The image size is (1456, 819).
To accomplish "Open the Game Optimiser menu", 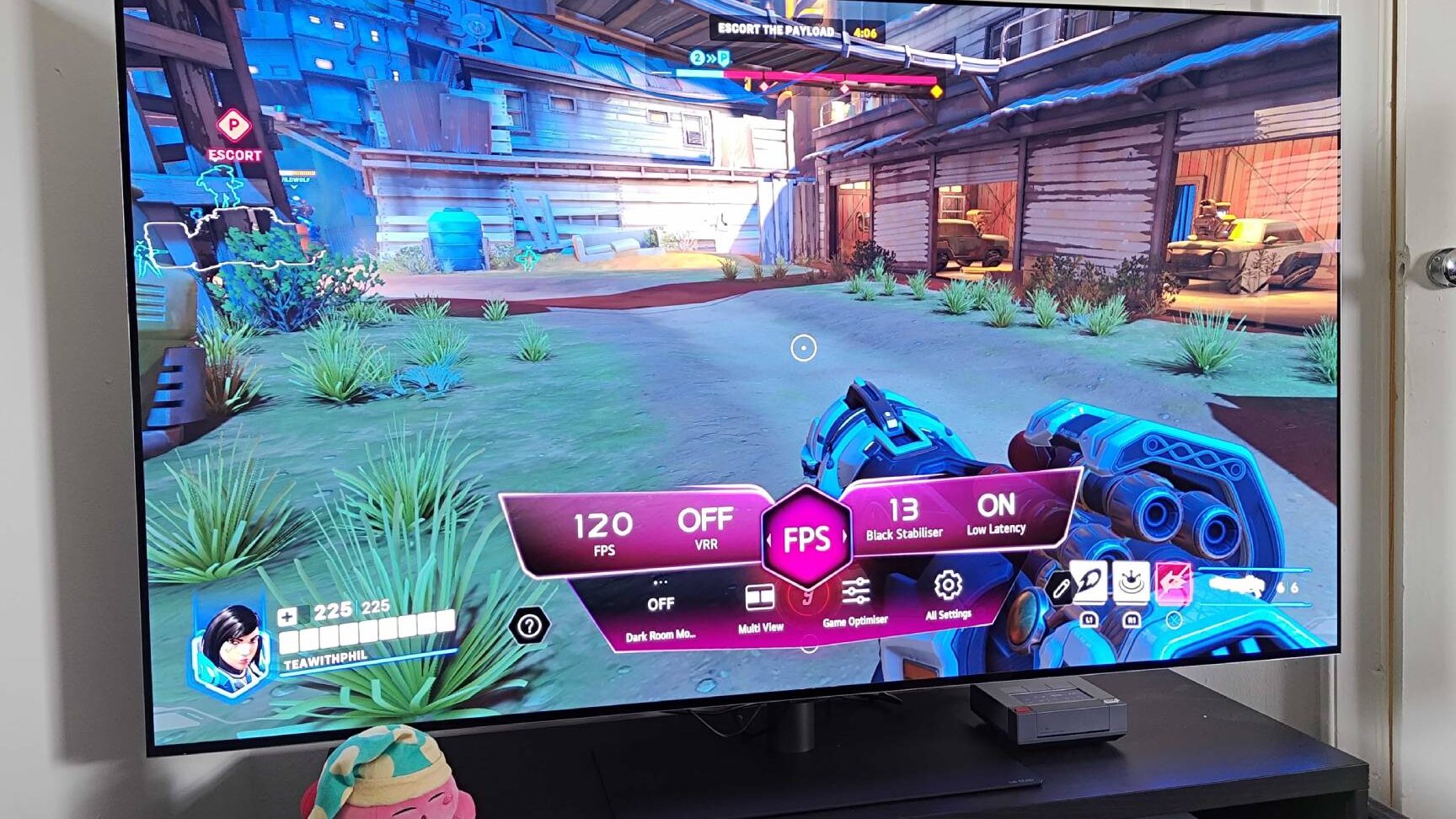I will (855, 602).
